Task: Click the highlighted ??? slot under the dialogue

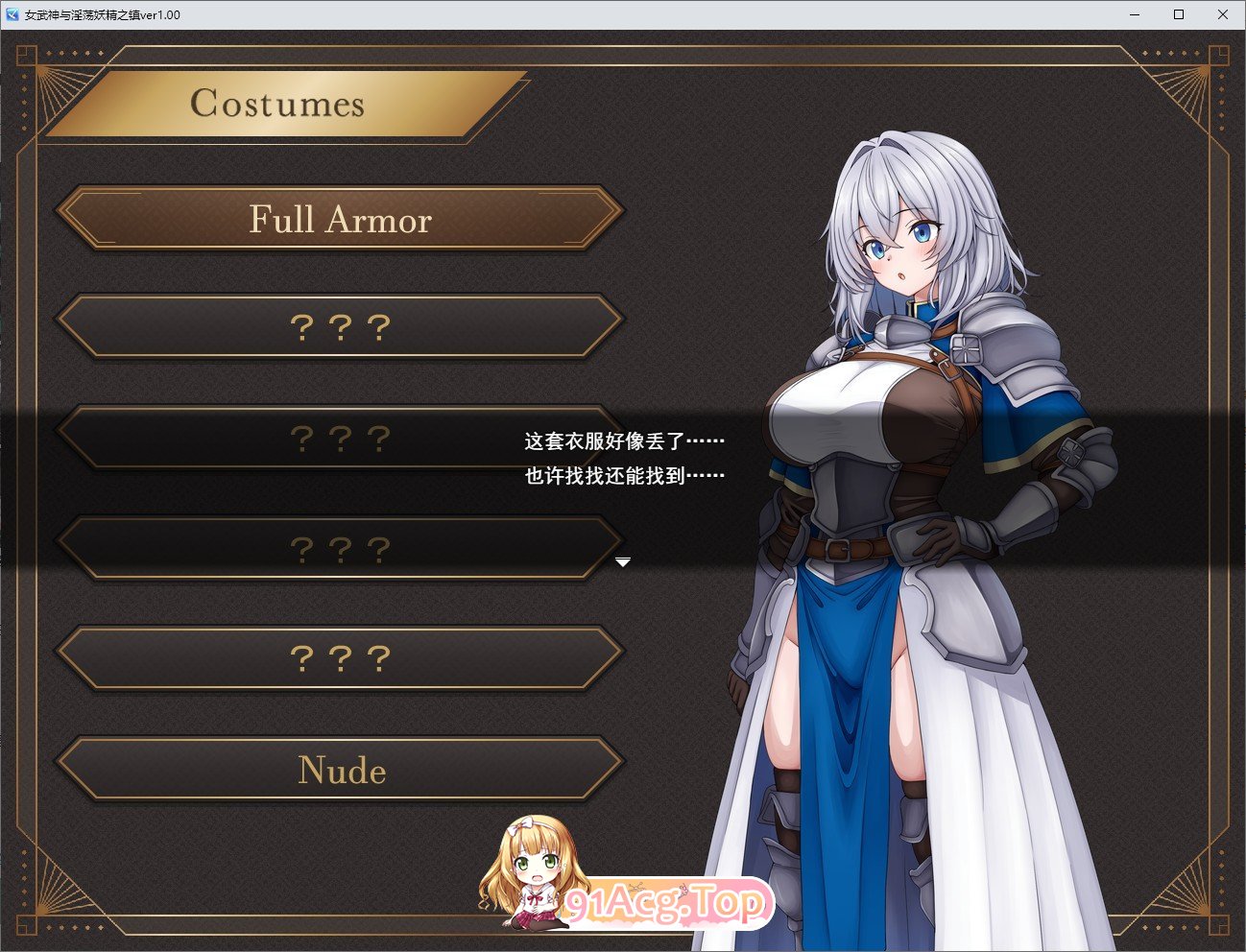Action: tap(340, 547)
